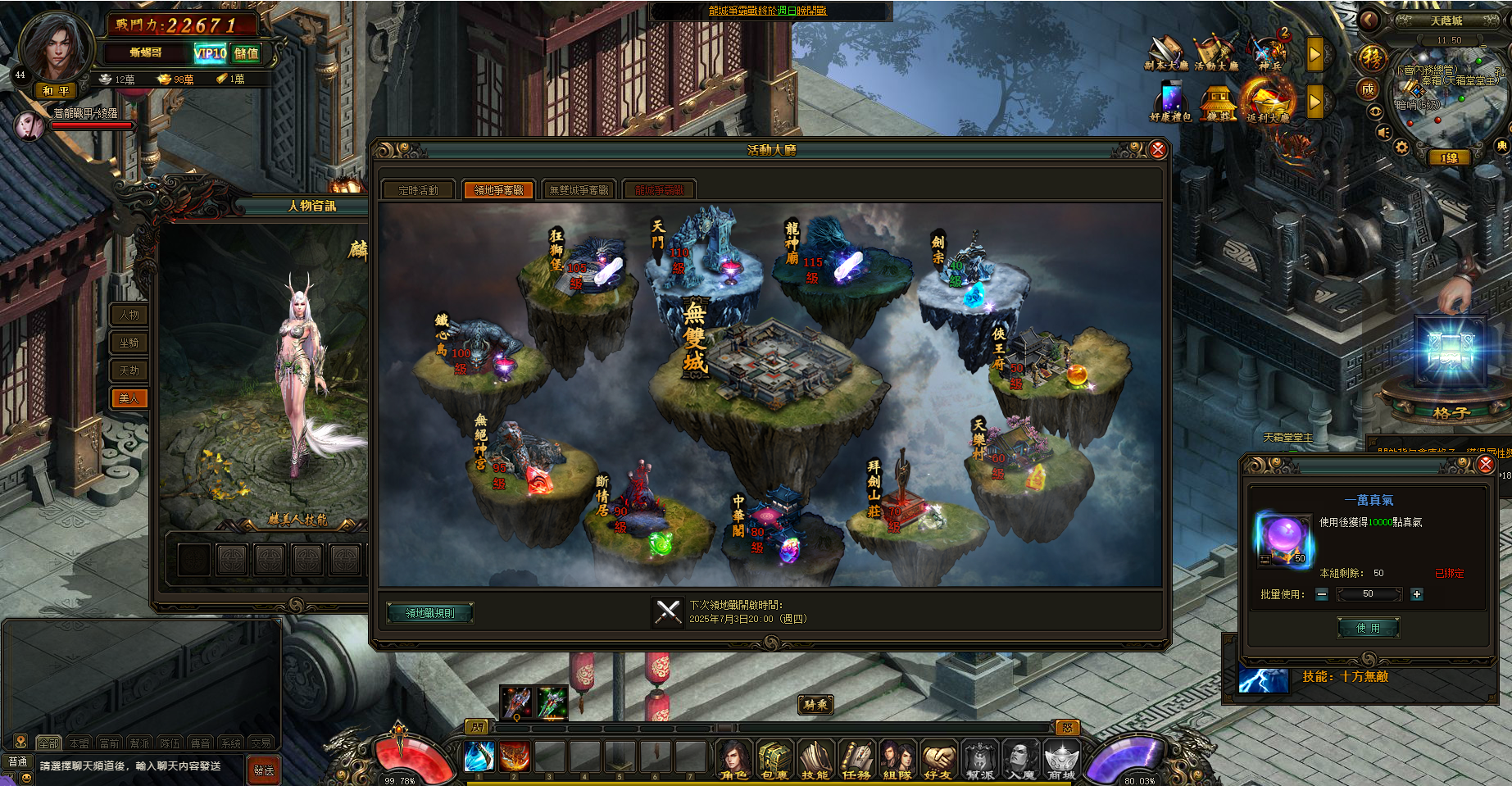Screen dimensions: 1512x786
Task: Select the 坐騎 tab in character info
Action: coord(129,343)
